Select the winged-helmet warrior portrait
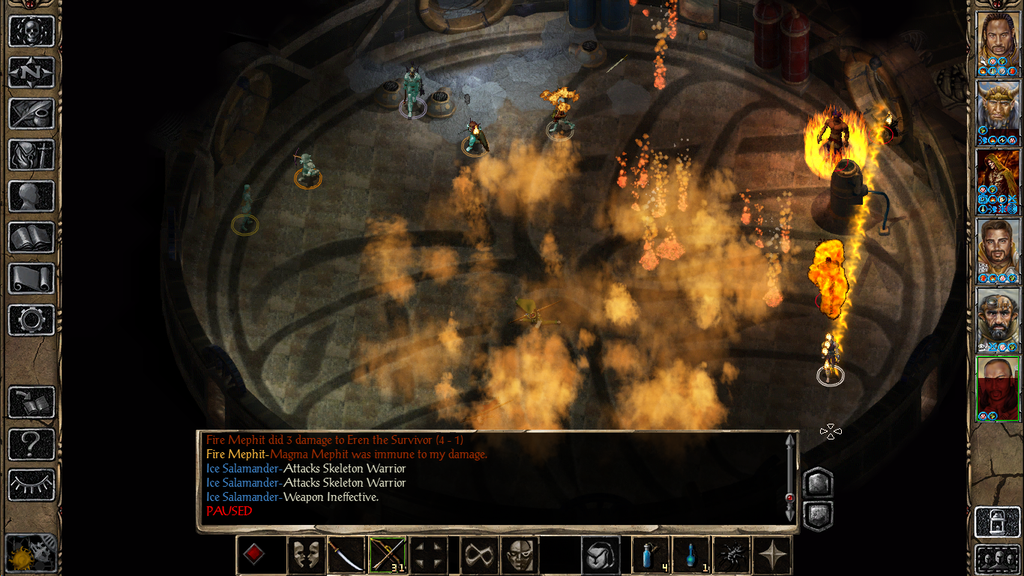The width and height of the screenshot is (1024, 576). 998,109
